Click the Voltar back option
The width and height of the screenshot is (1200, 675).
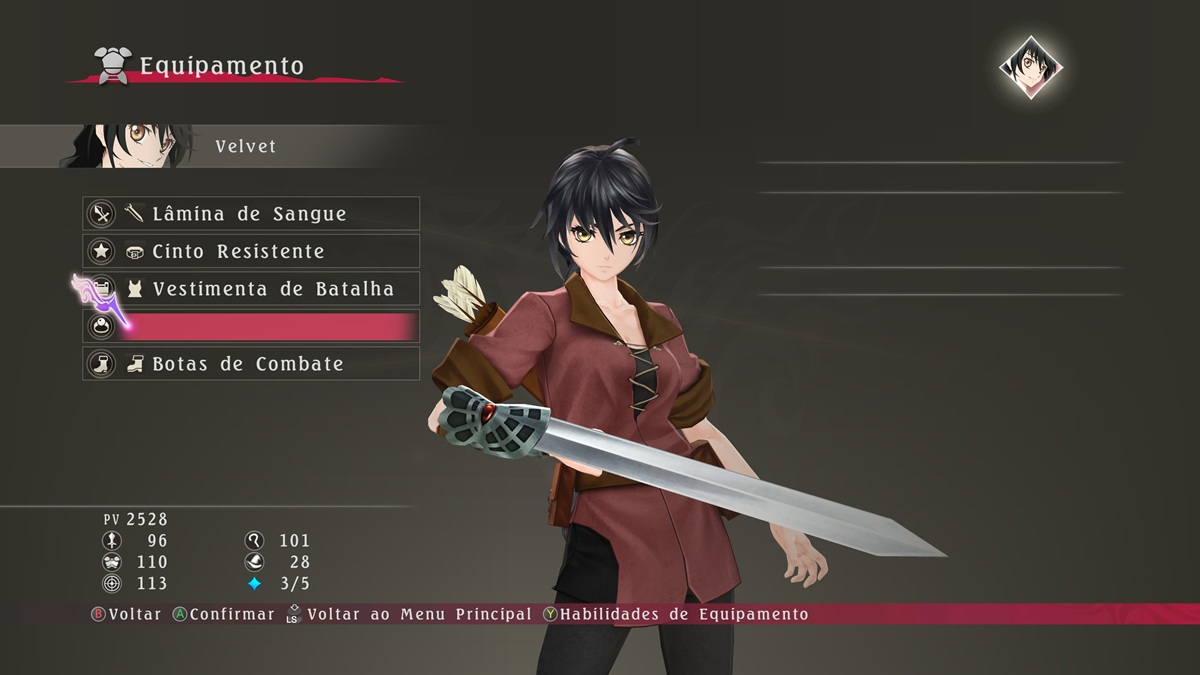click(126, 614)
